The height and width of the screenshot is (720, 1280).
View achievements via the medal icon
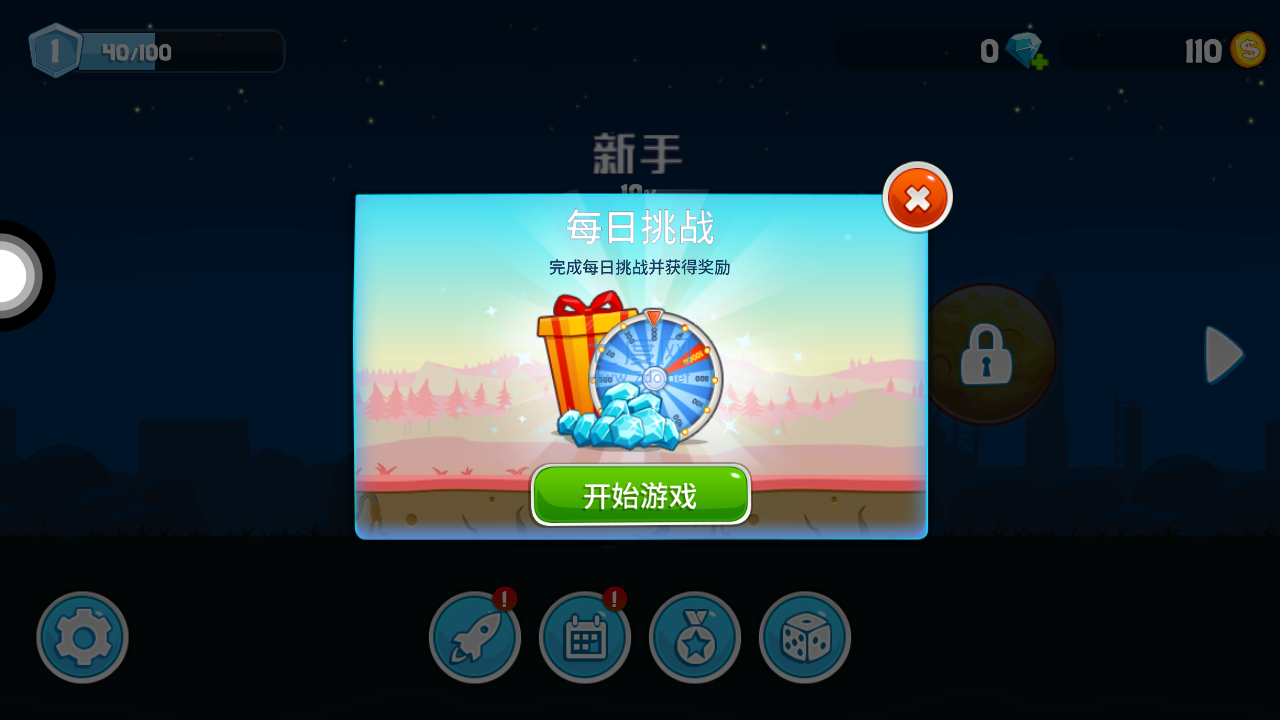(694, 637)
